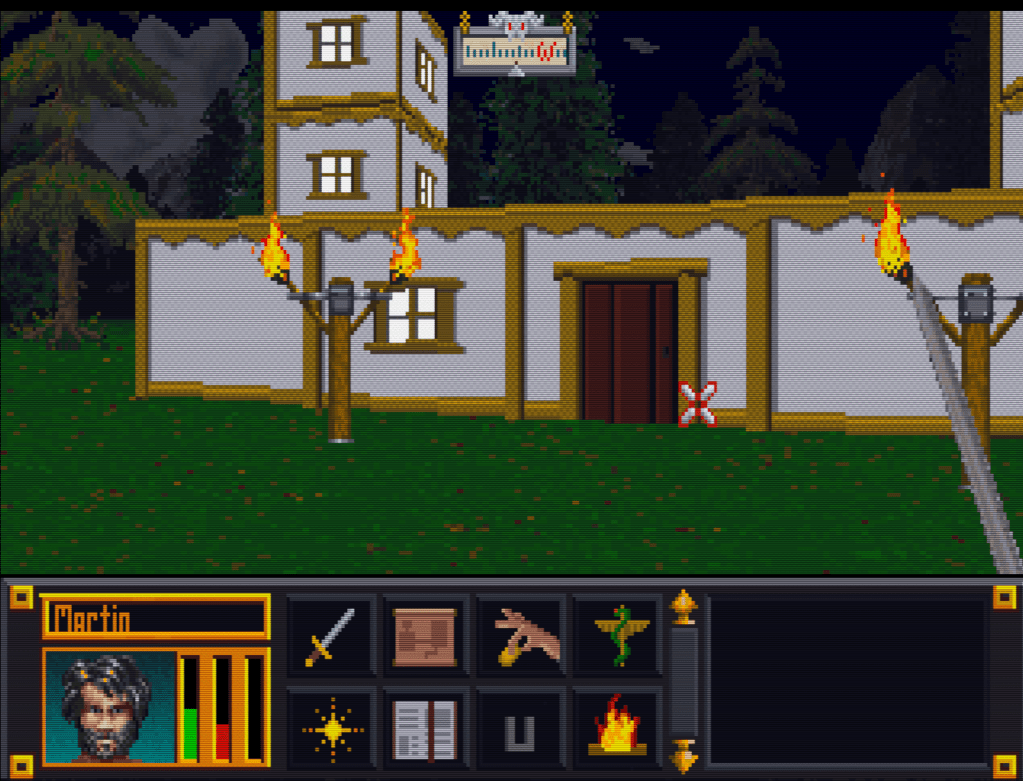The height and width of the screenshot is (781, 1023).
Task: Open Martin's character portrait sheet
Action: (x=110, y=706)
